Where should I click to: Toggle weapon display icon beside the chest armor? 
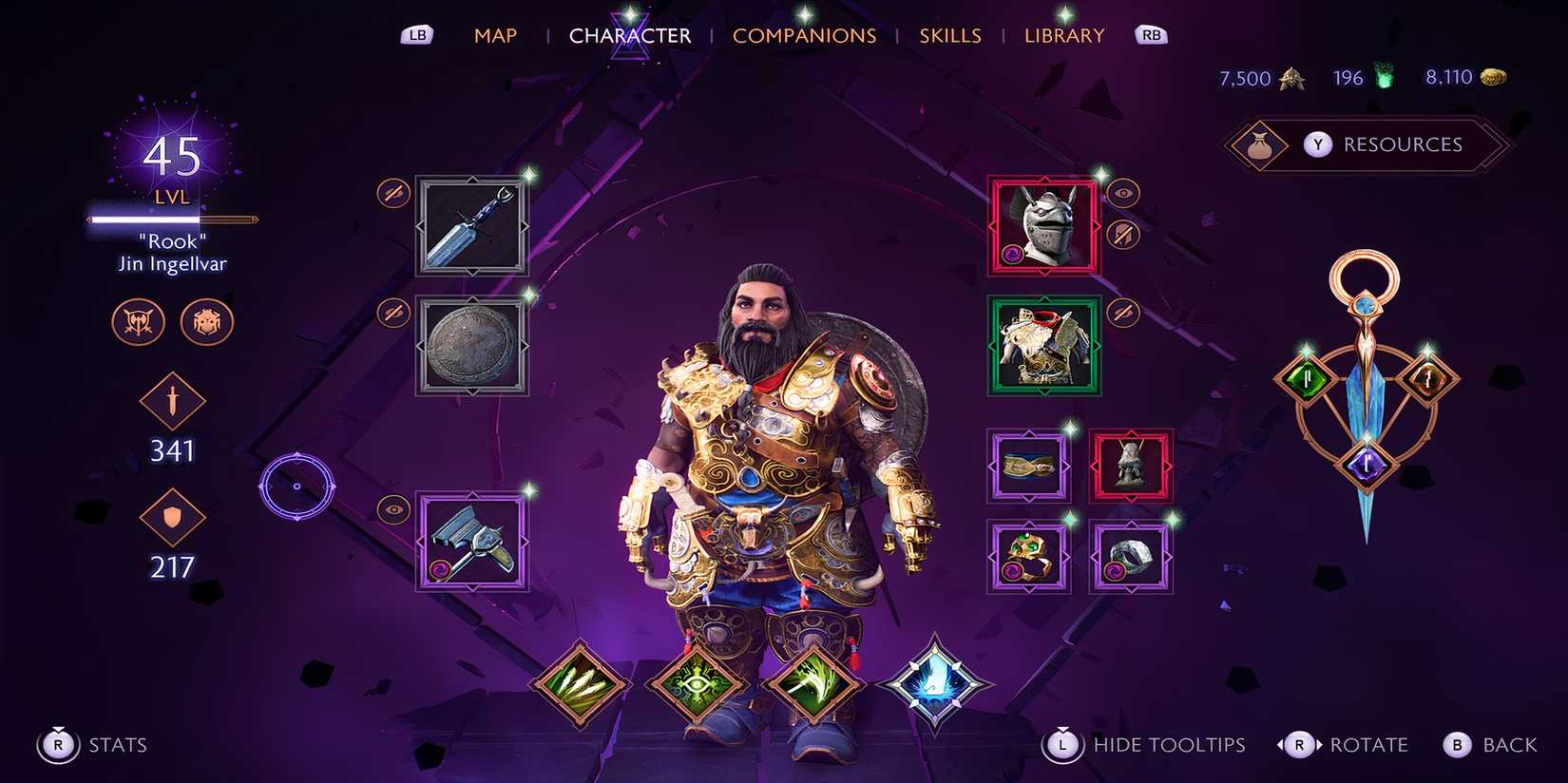click(x=1122, y=312)
